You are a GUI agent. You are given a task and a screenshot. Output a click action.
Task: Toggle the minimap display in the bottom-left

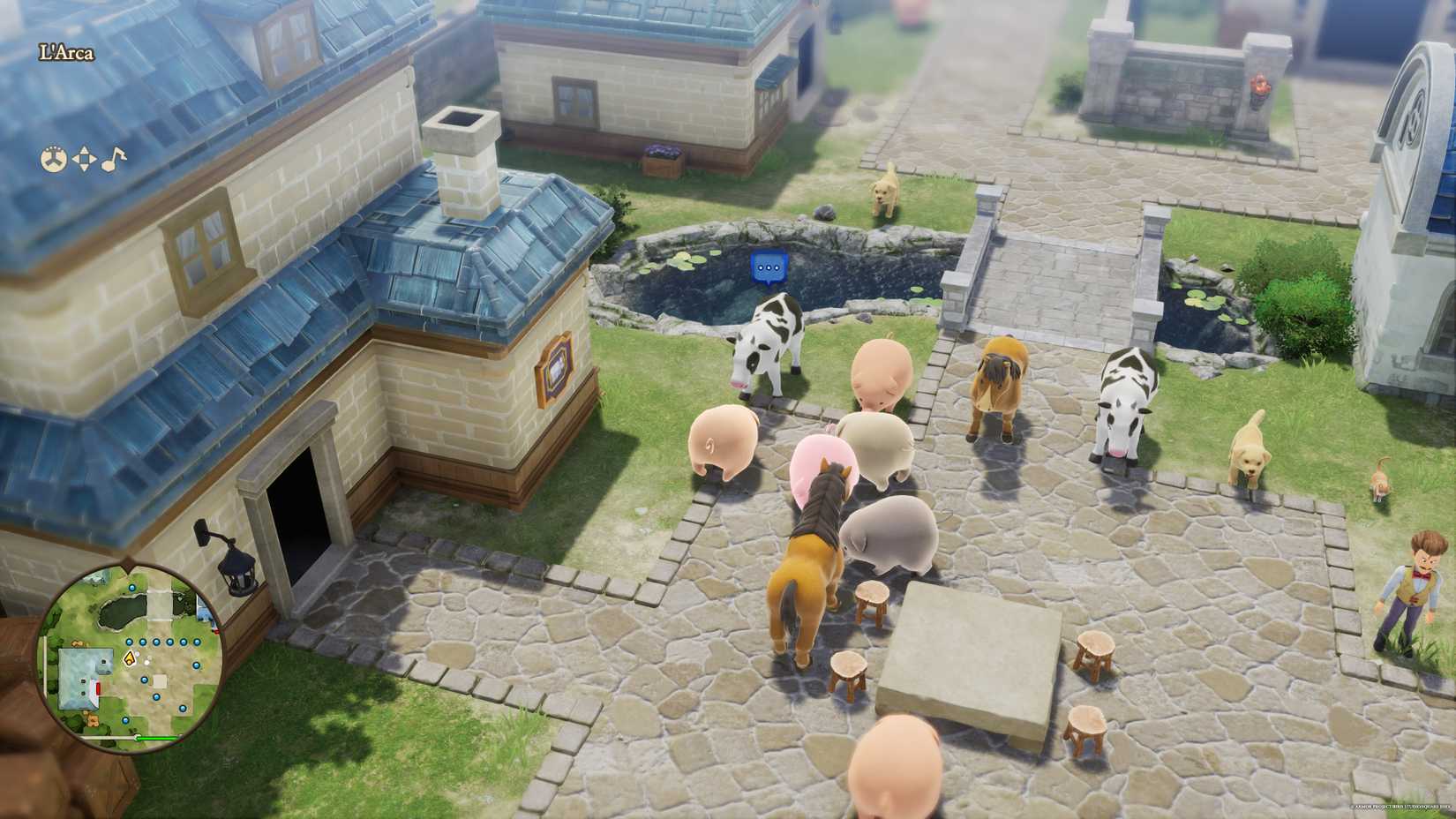click(x=132, y=662)
